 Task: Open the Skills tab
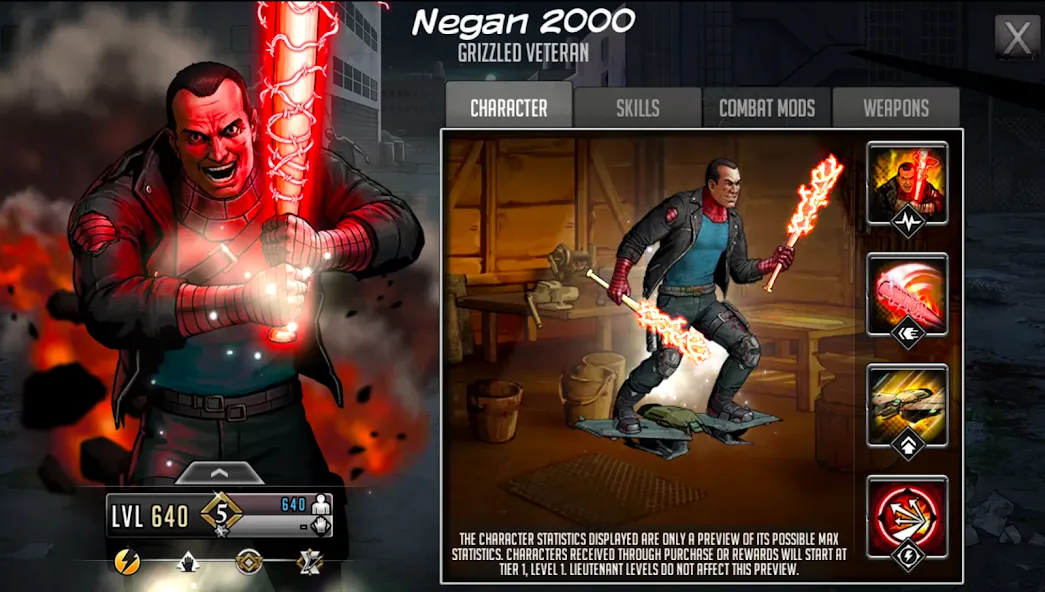[x=638, y=108]
